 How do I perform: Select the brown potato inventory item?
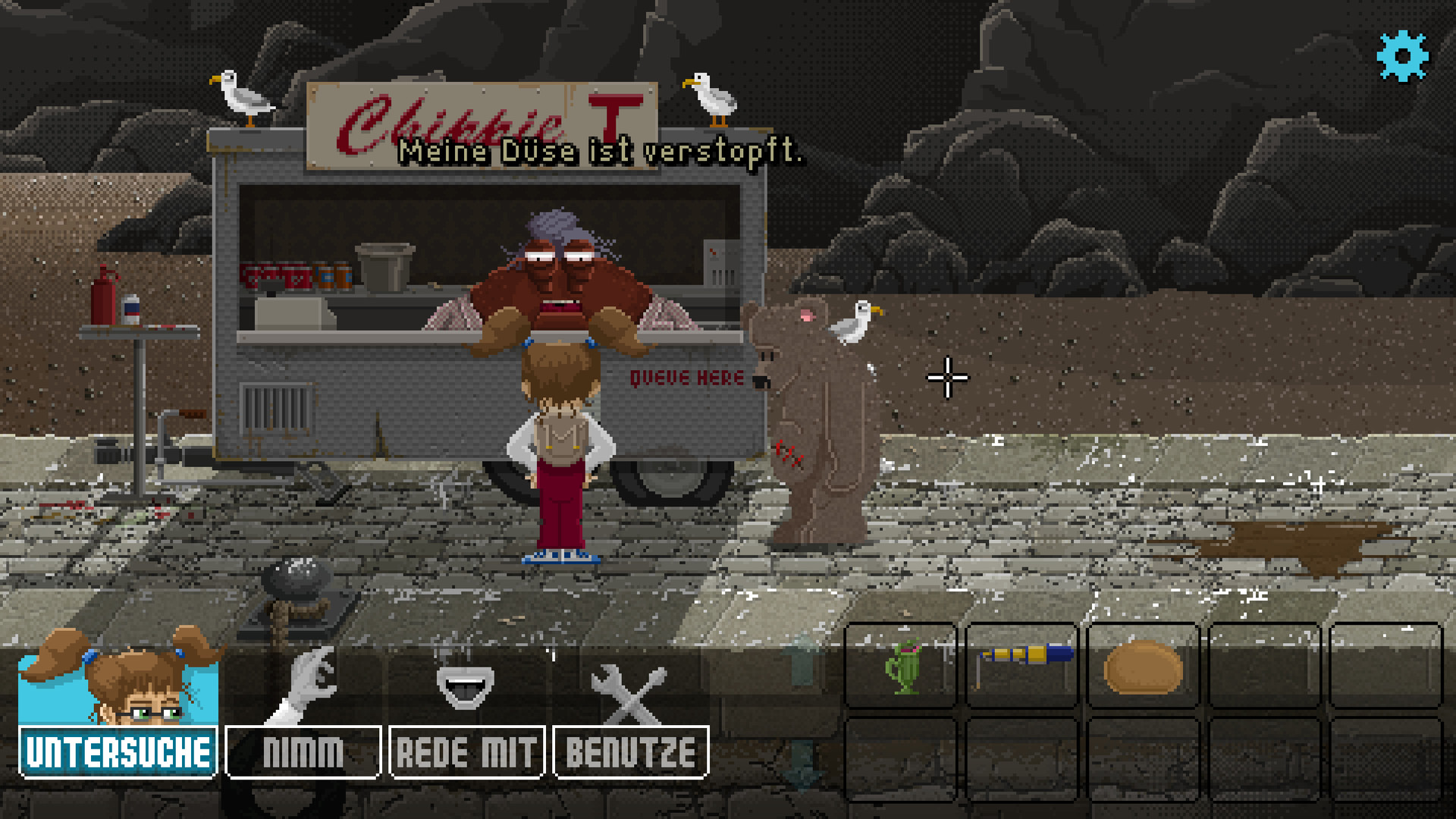[x=1143, y=668]
